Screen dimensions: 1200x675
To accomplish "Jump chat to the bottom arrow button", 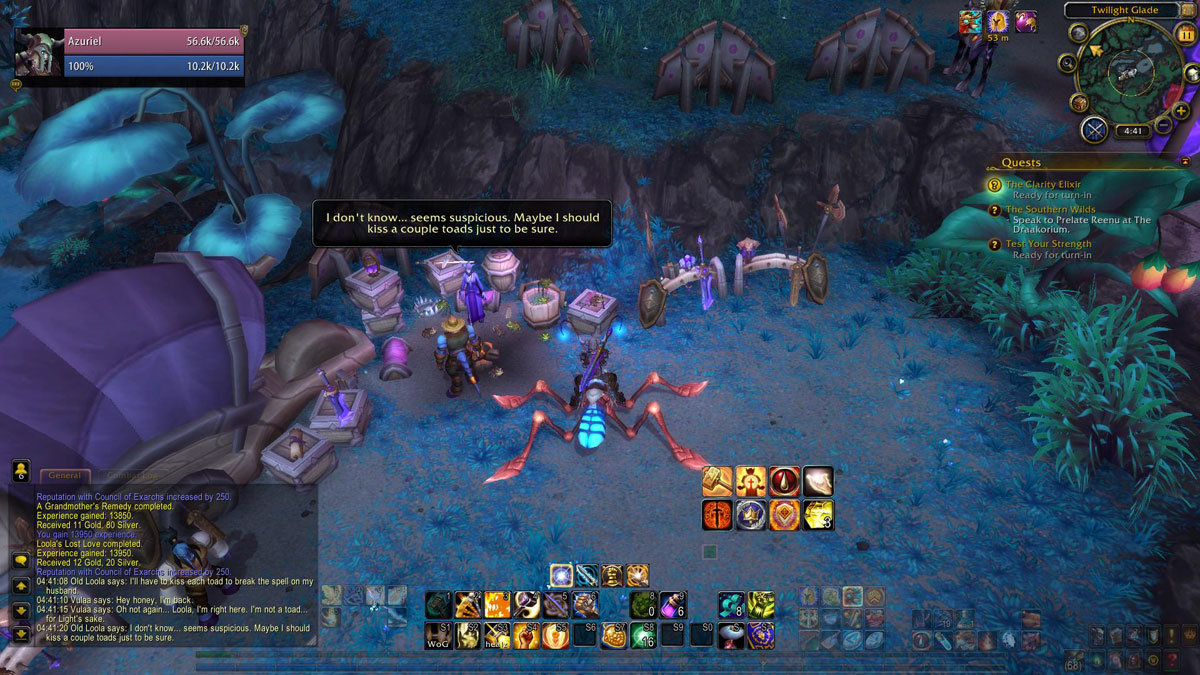I will [20, 634].
